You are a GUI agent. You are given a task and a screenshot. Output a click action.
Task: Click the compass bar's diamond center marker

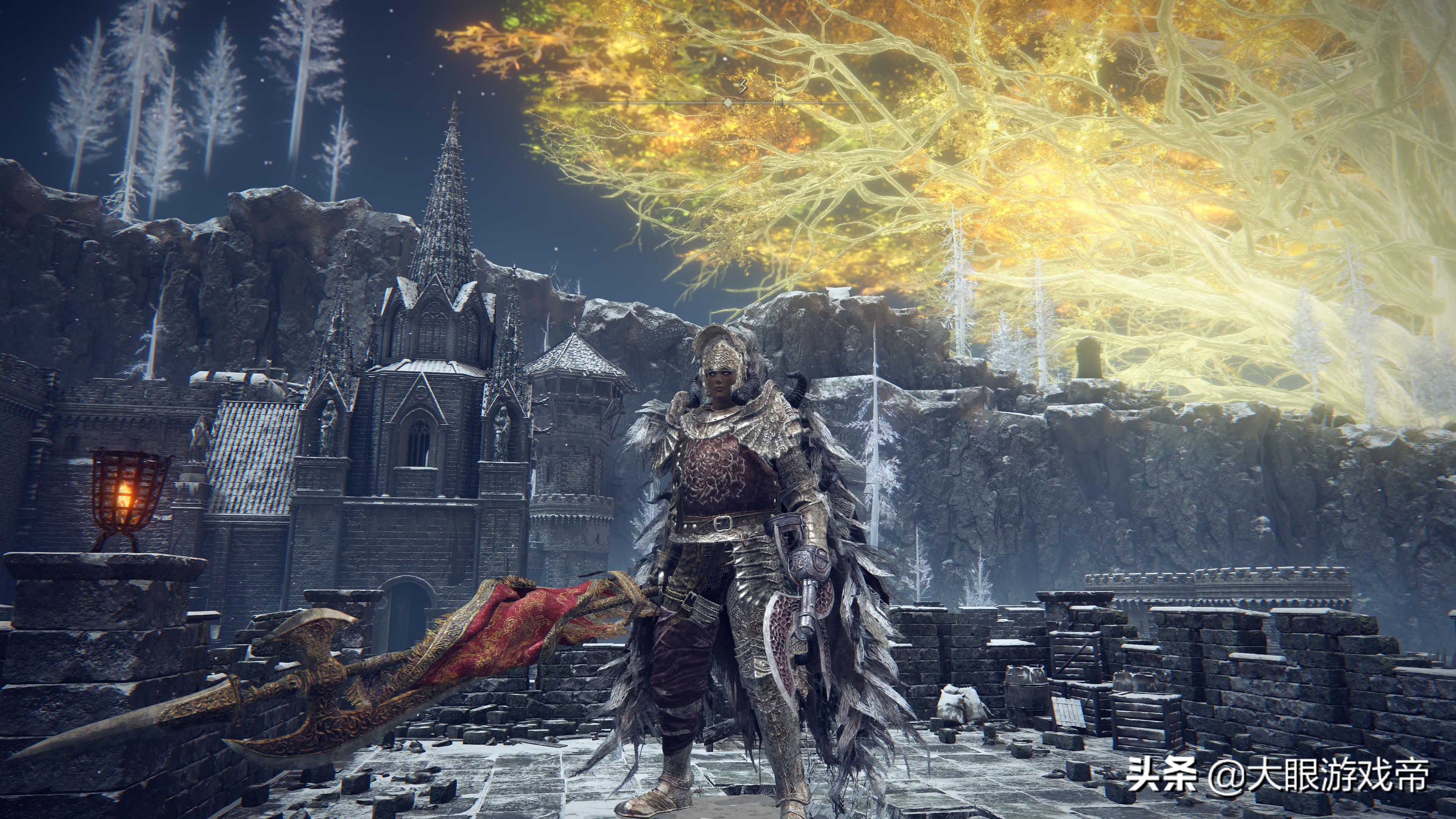[x=728, y=102]
